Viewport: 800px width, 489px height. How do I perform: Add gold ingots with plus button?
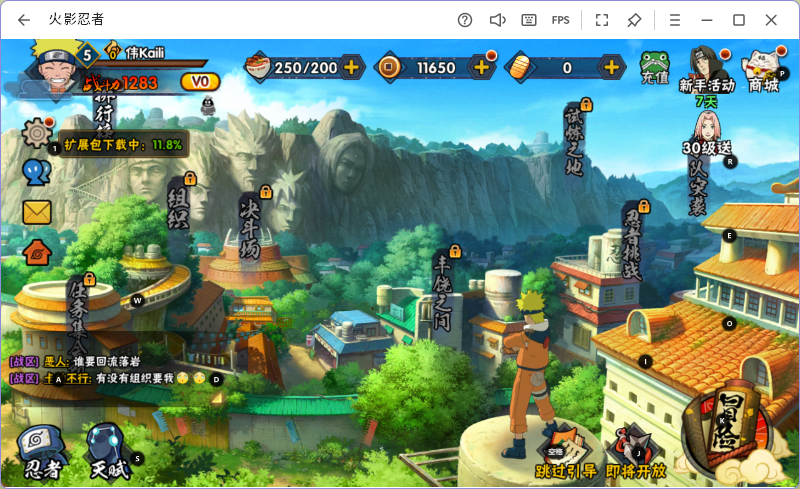[611, 67]
